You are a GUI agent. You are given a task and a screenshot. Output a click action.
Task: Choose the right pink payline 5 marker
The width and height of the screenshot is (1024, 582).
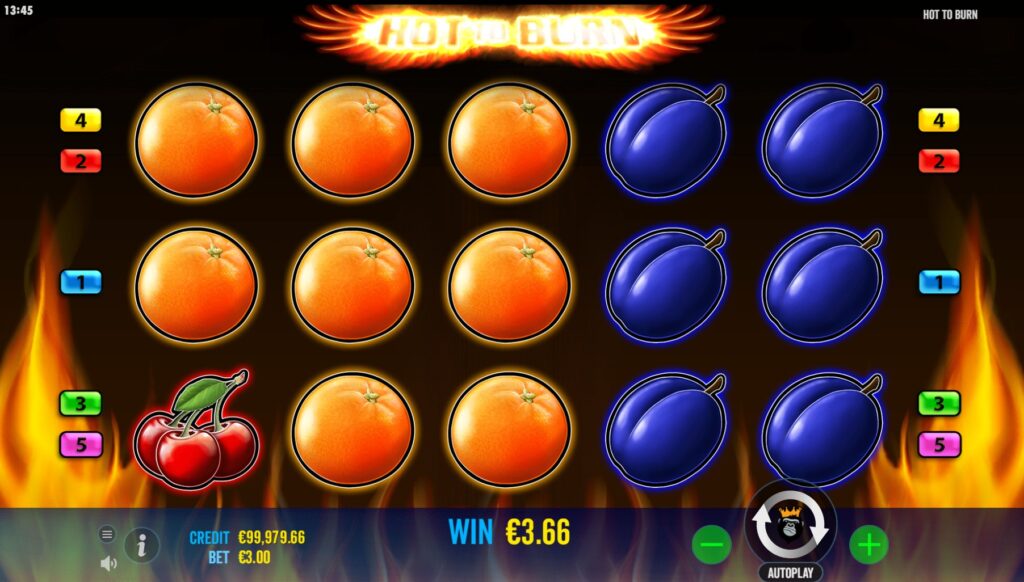pos(939,444)
